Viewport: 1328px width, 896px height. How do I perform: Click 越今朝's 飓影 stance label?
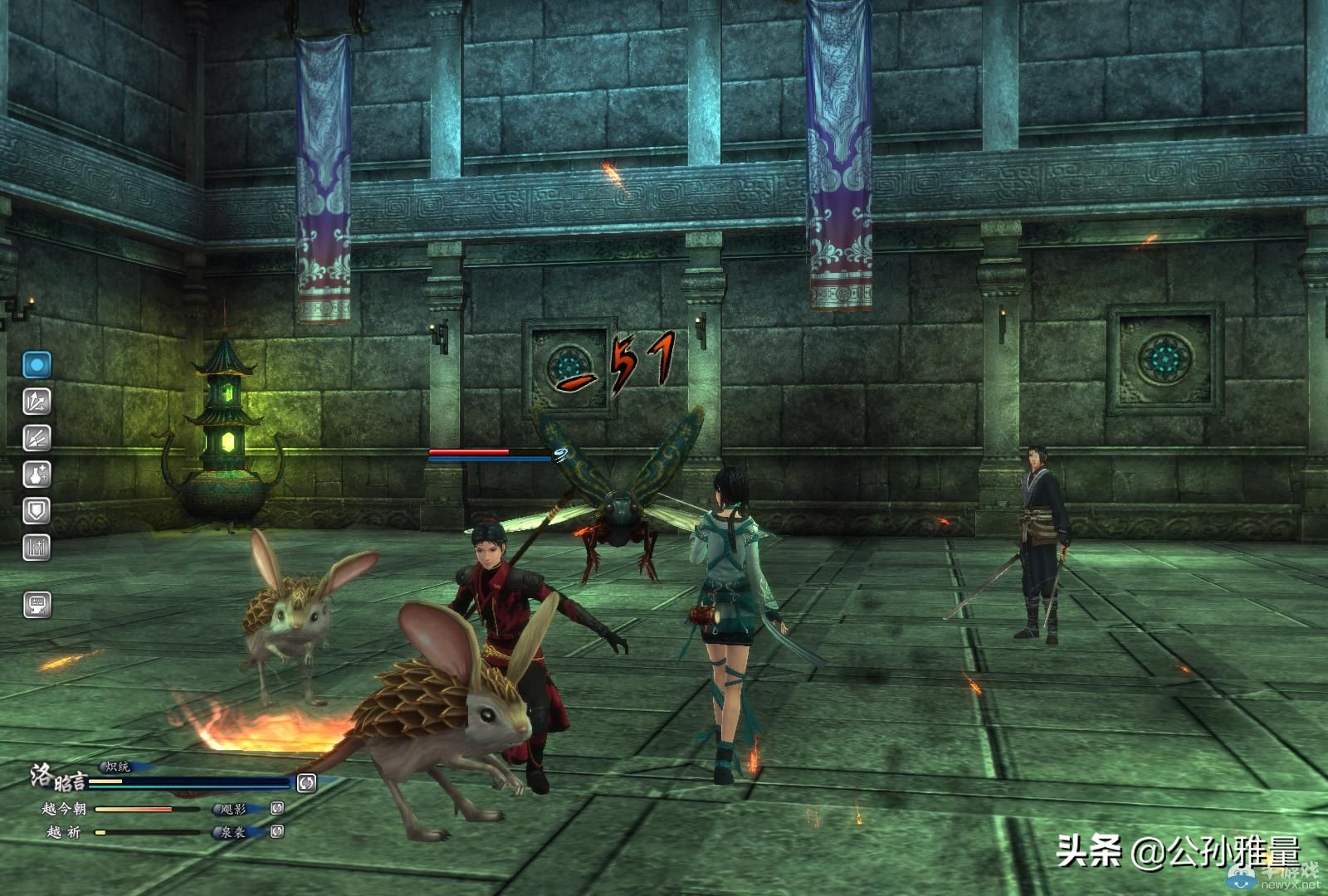pyautogui.click(x=233, y=809)
